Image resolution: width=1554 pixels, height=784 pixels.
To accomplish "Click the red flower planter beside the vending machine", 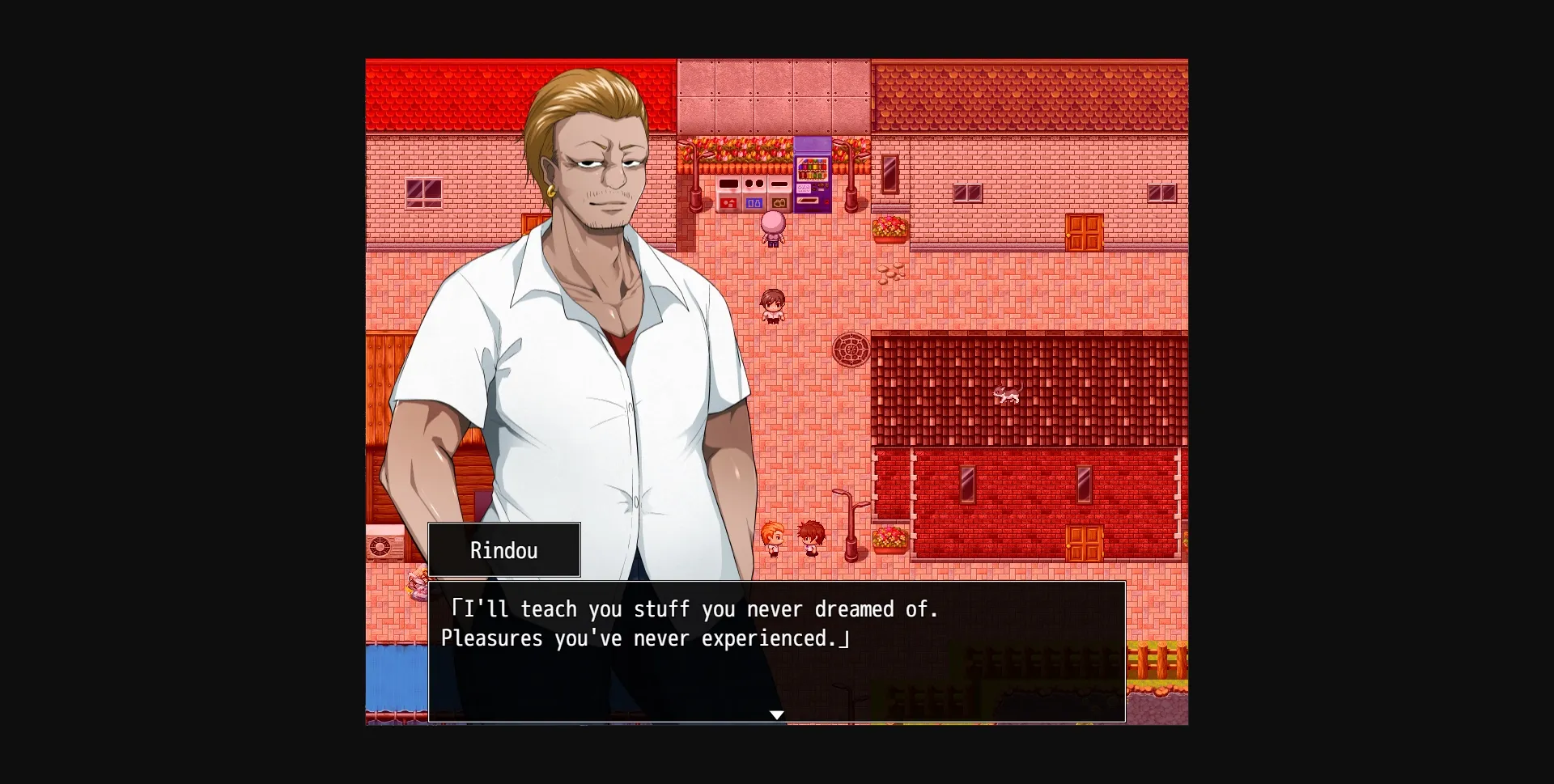I will pos(888,229).
